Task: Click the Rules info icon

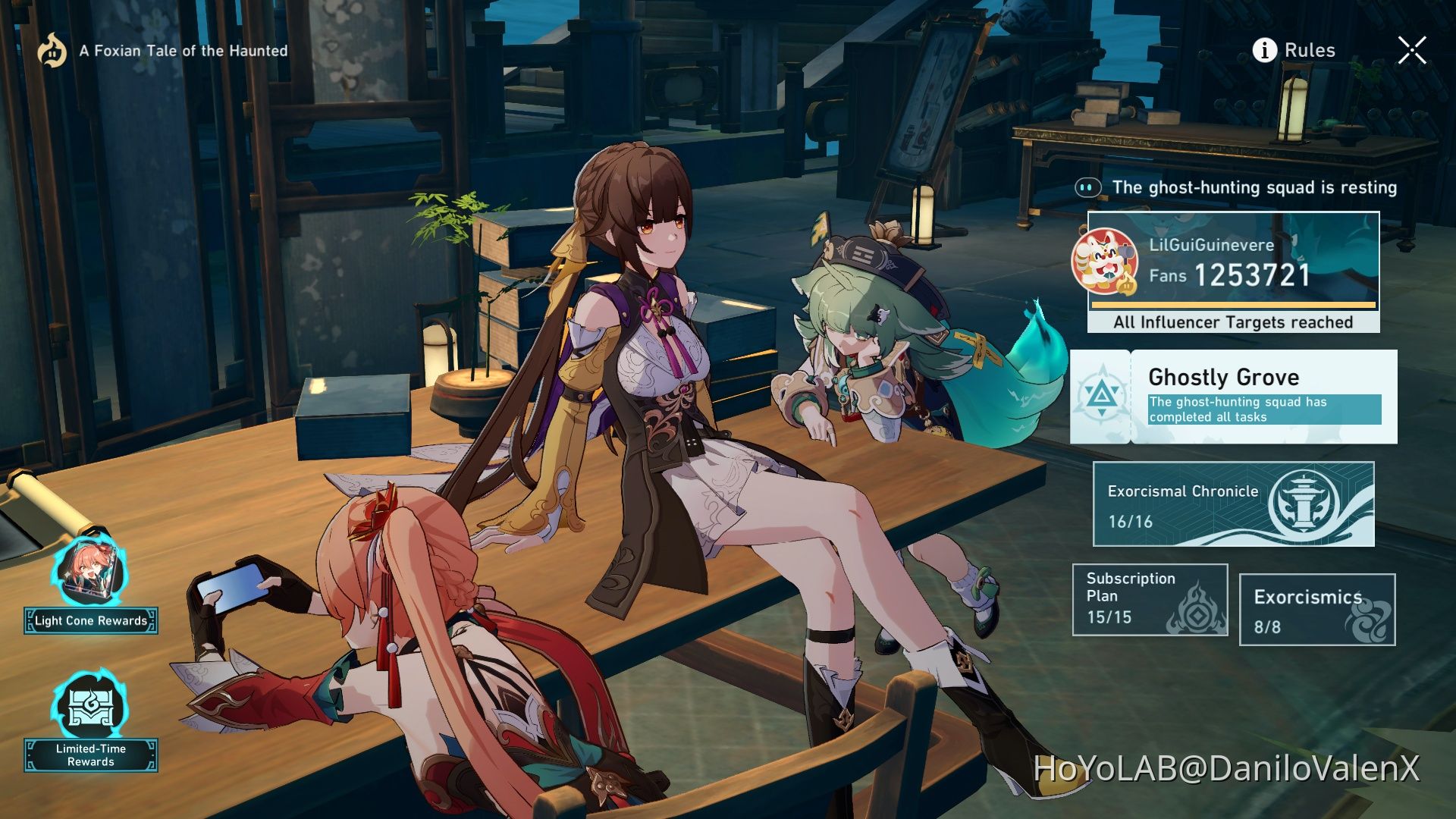Action: [x=1264, y=50]
